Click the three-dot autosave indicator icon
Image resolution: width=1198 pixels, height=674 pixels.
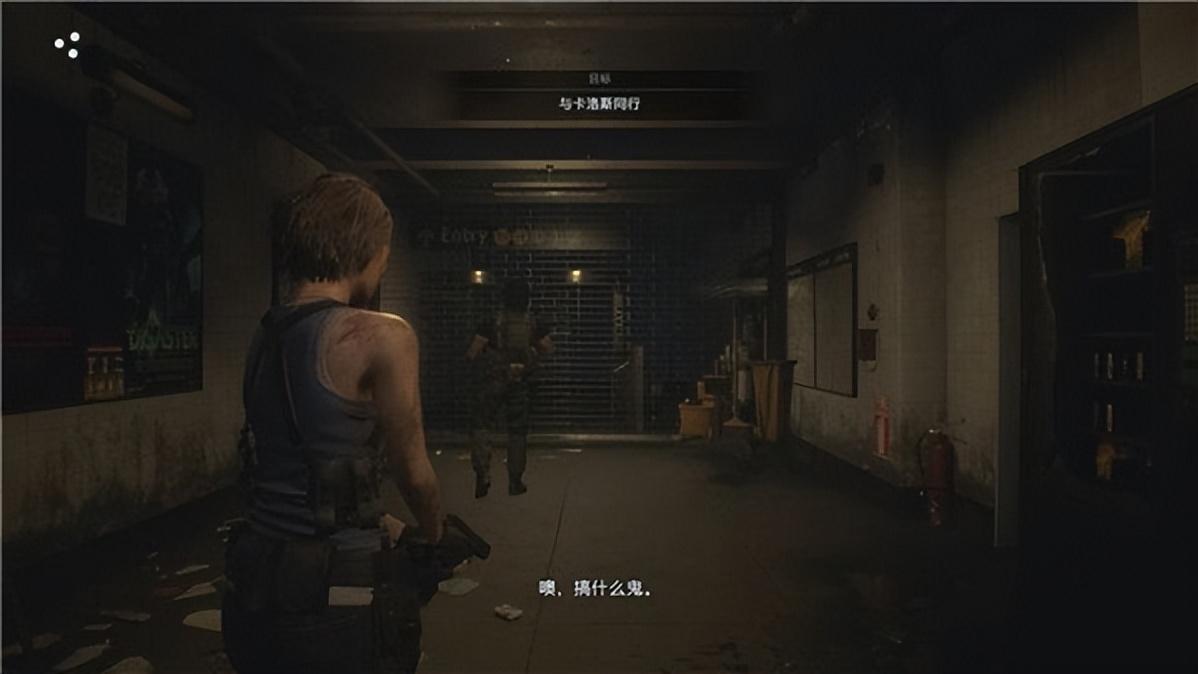(x=67, y=45)
